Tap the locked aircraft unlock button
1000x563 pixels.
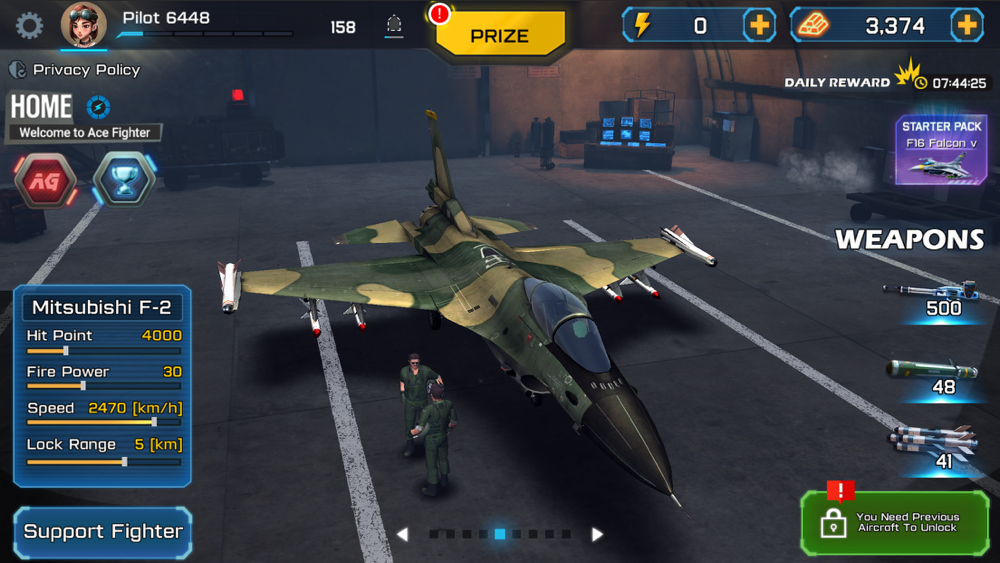[894, 523]
